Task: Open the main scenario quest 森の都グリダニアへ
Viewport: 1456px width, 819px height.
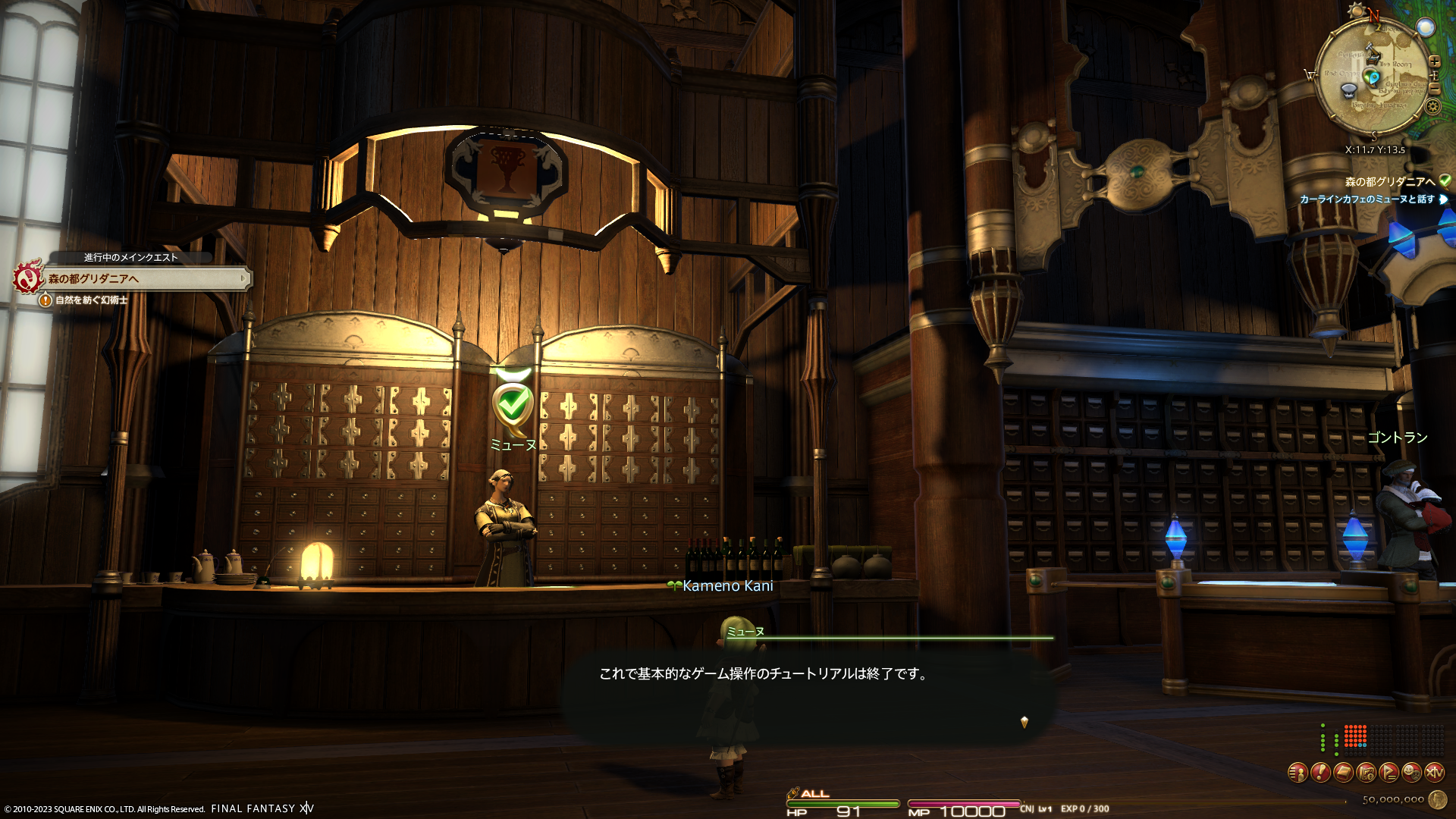Action: pyautogui.click(x=144, y=279)
